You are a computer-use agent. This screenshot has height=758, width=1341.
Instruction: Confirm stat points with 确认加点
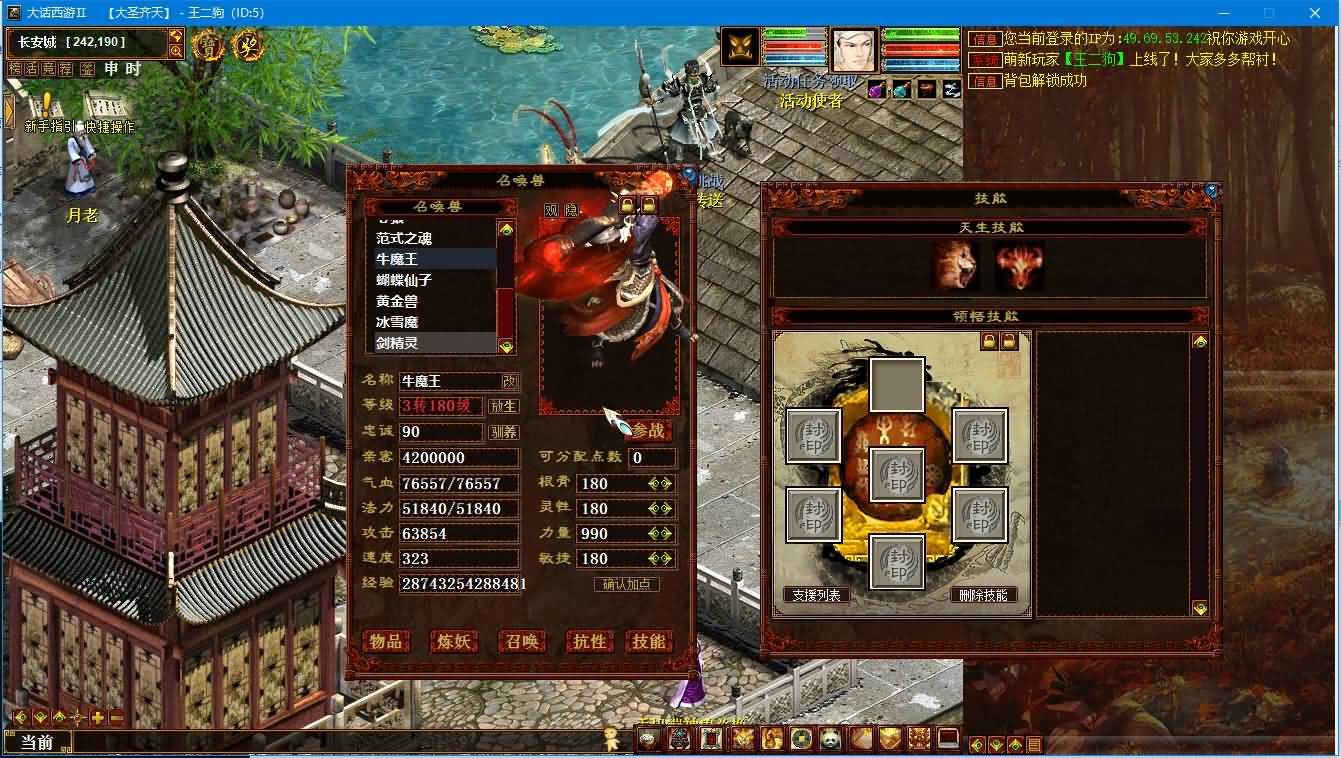626,584
